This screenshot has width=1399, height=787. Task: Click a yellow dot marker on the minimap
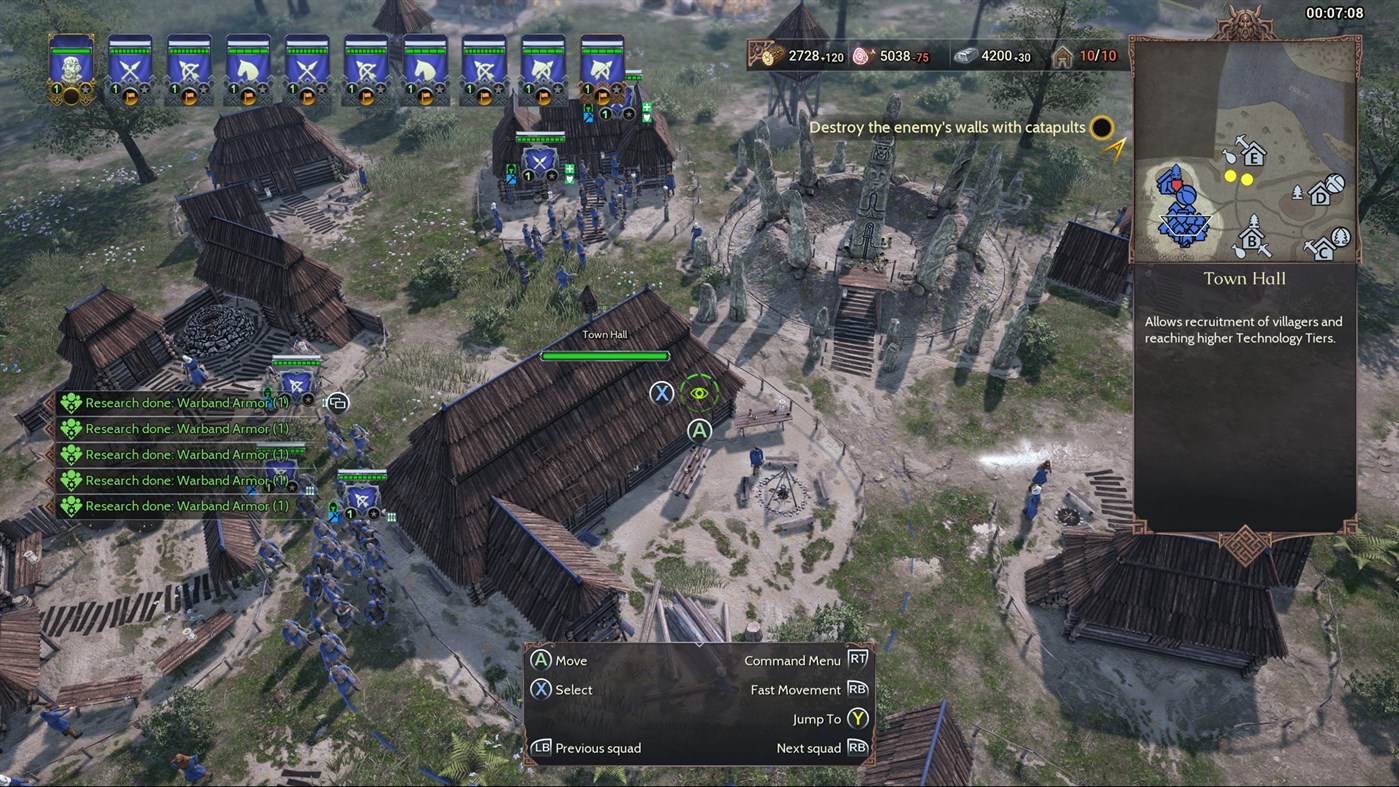(1230, 176)
